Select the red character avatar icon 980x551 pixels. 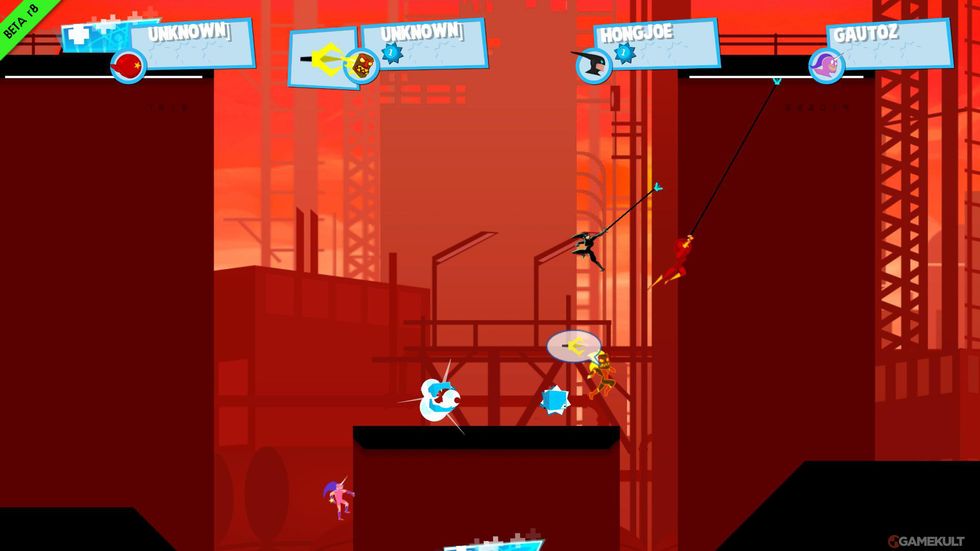[128, 67]
